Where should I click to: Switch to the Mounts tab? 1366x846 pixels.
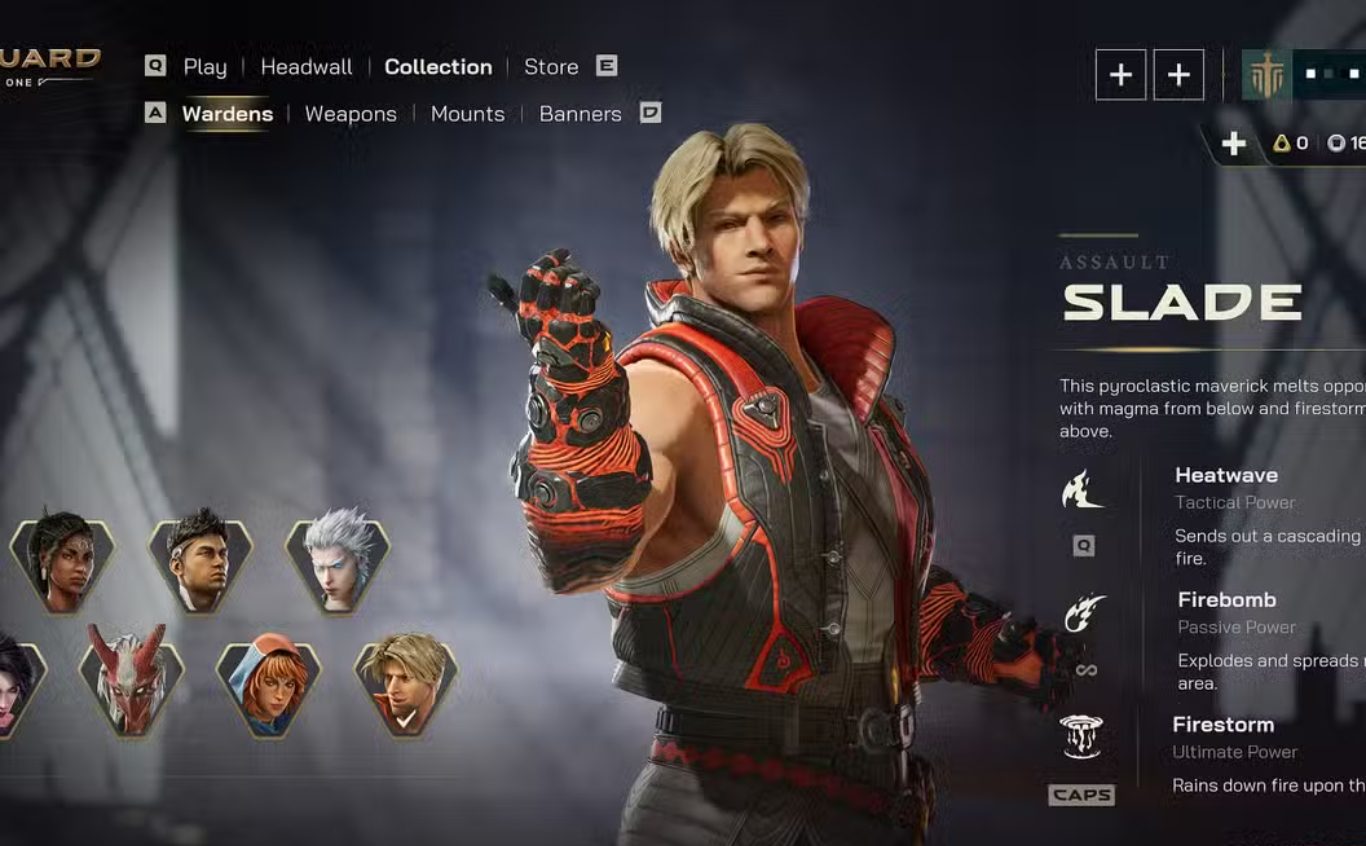pyautogui.click(x=467, y=114)
